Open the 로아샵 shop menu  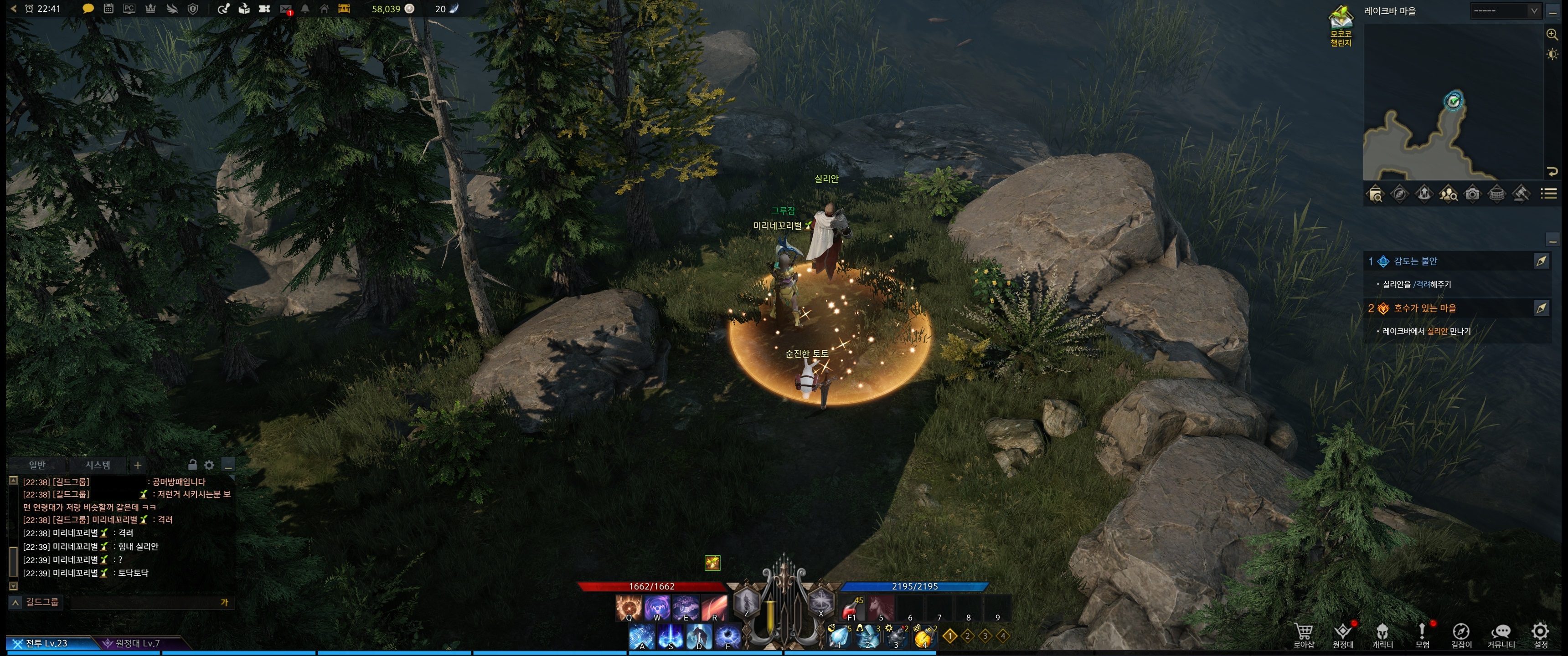tap(1303, 635)
